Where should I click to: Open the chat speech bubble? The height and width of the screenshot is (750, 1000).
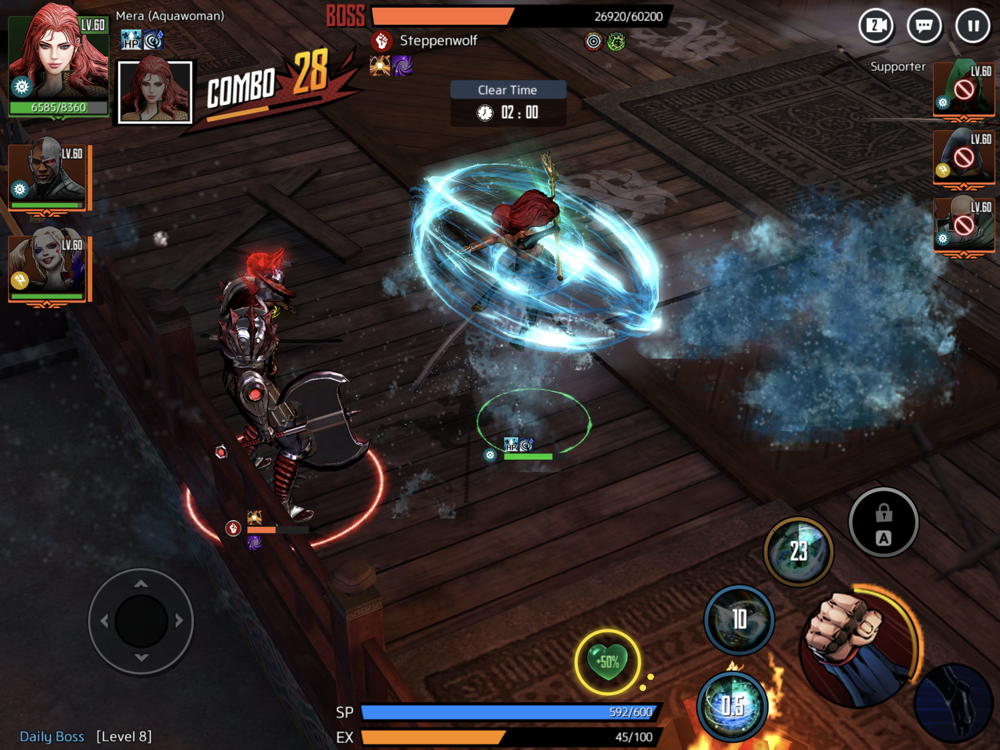point(924,26)
